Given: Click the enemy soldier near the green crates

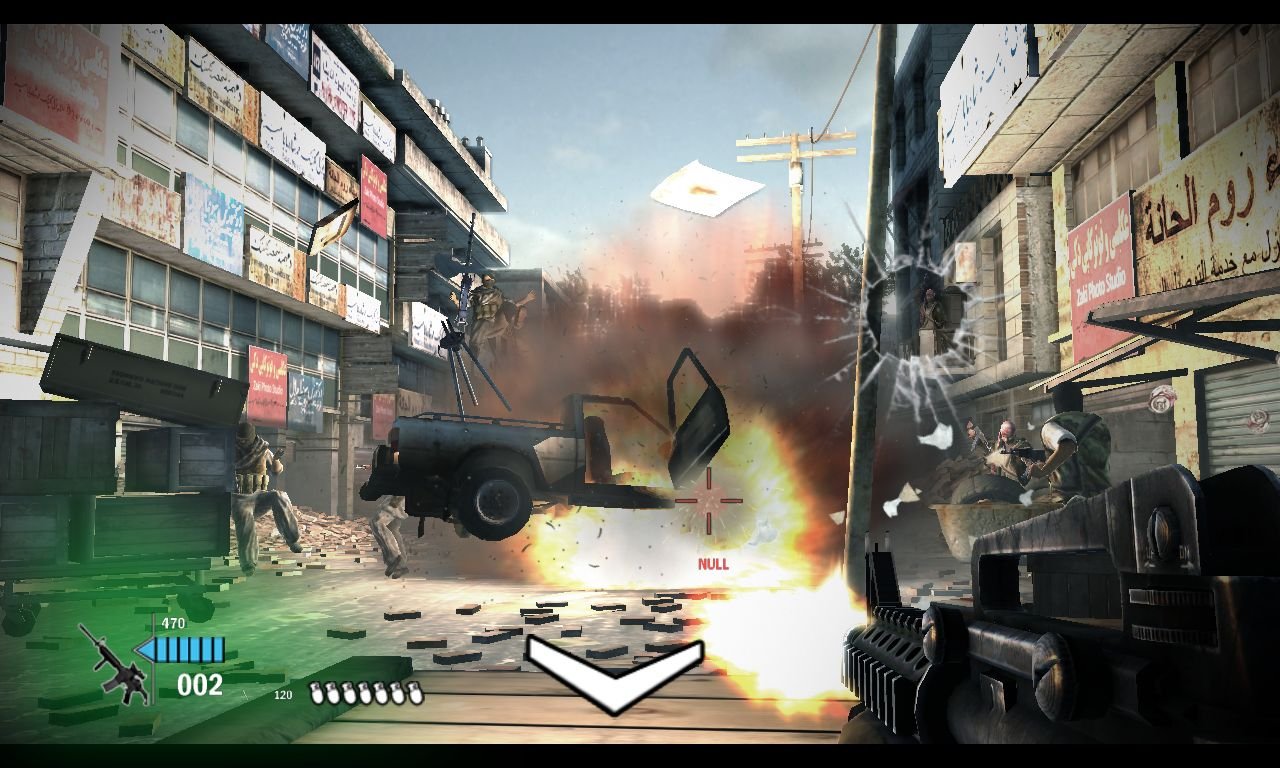Looking at the screenshot, I should tap(253, 470).
